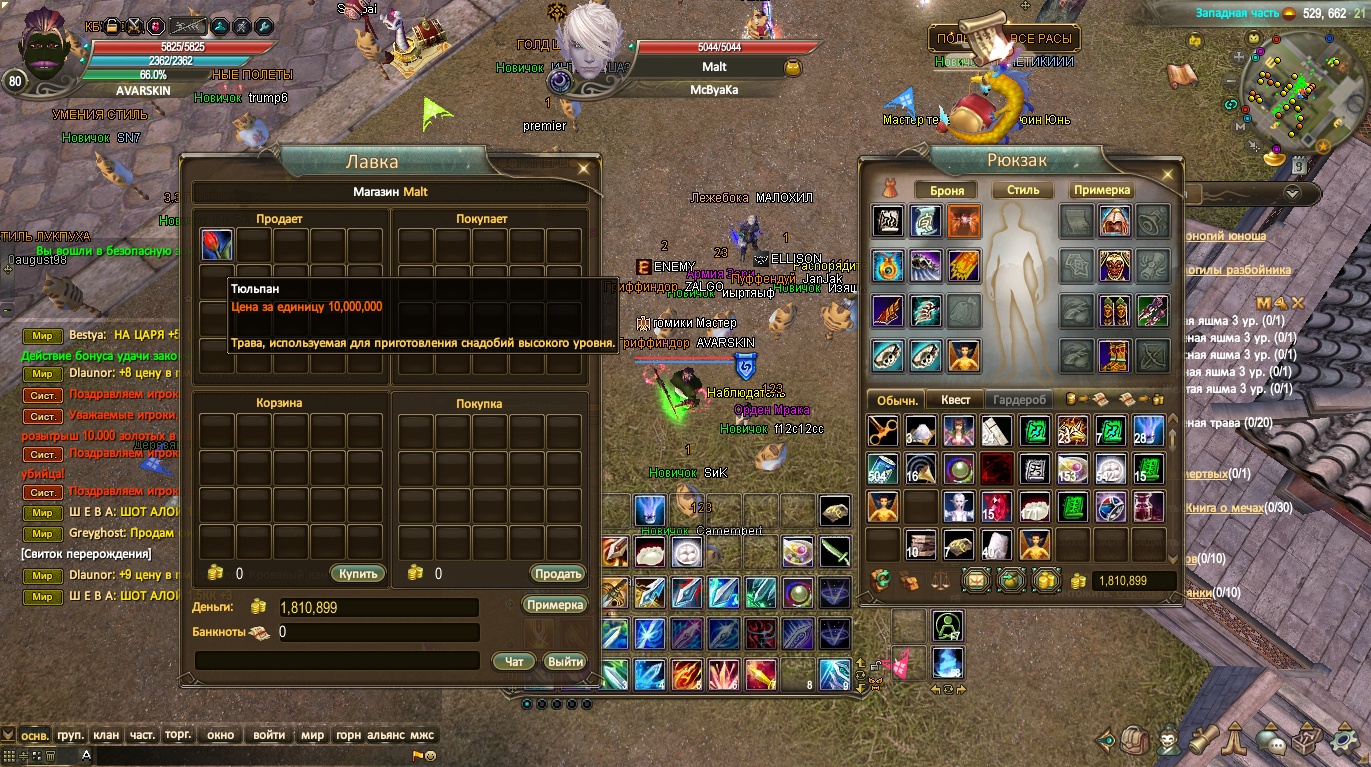This screenshot has width=1371, height=767.
Task: Select the tulip item in the shop
Action: [x=217, y=245]
